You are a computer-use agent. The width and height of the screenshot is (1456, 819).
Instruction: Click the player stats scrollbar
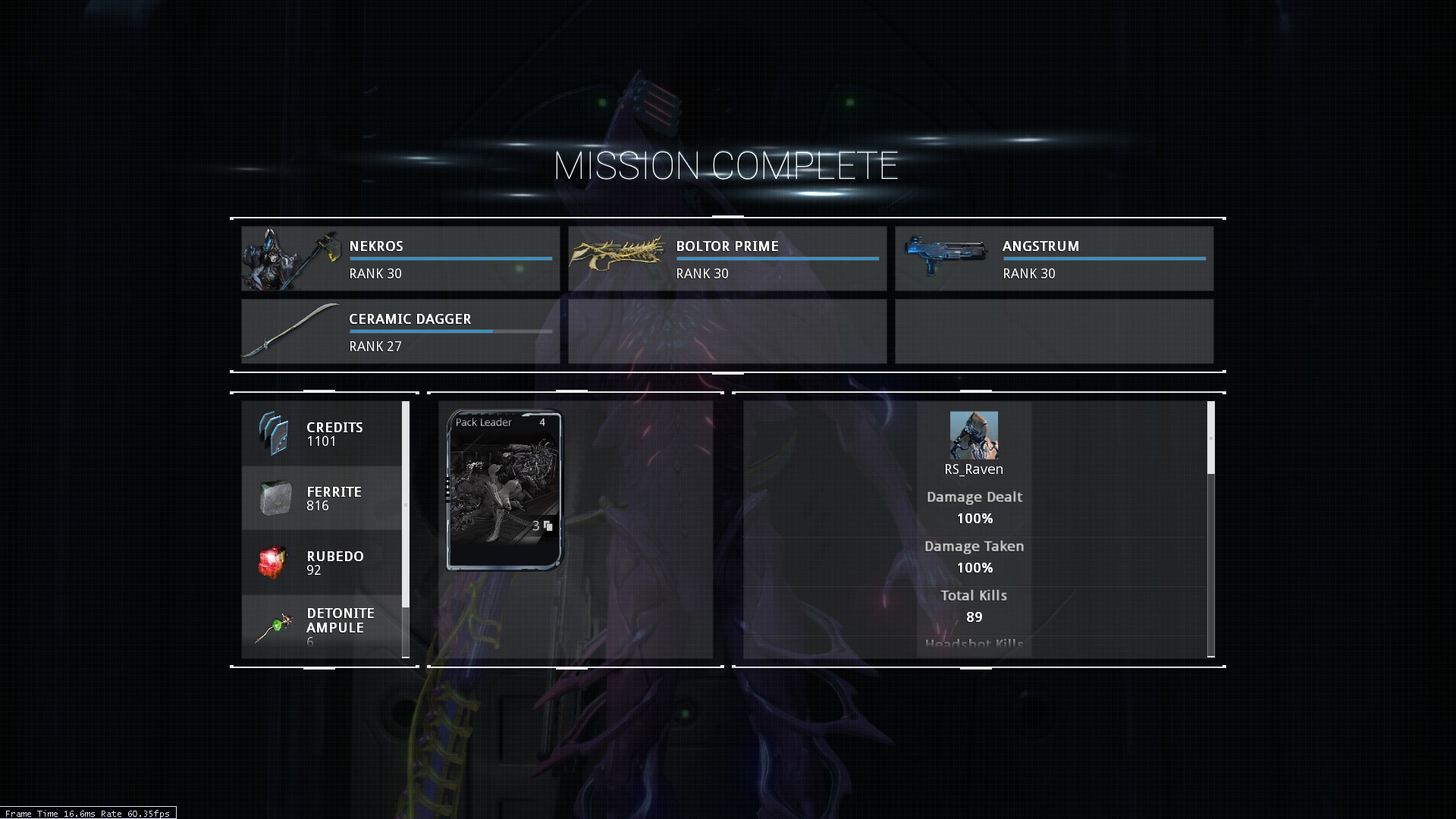click(1210, 438)
